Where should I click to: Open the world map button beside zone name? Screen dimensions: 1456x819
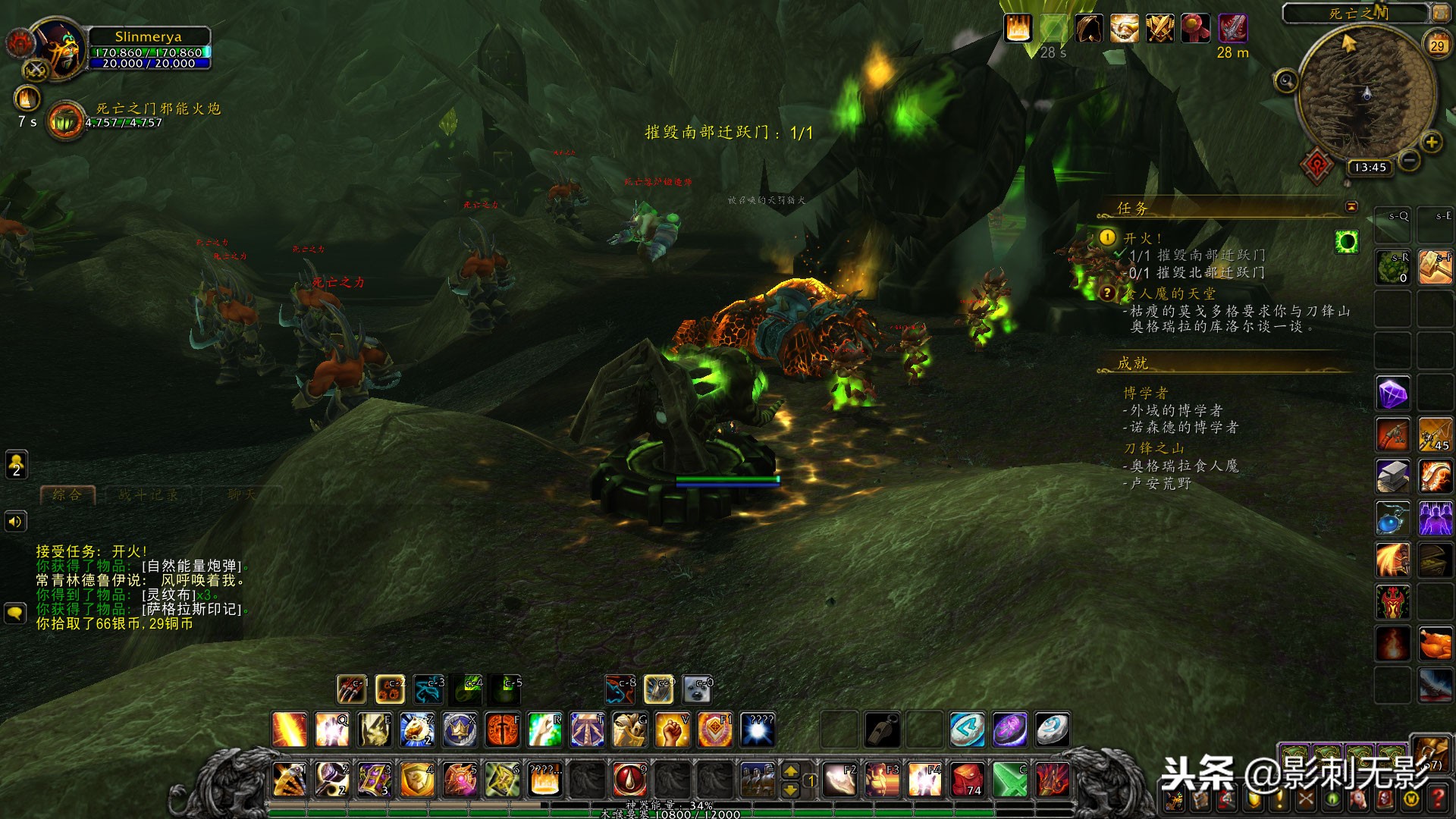coord(1439,13)
